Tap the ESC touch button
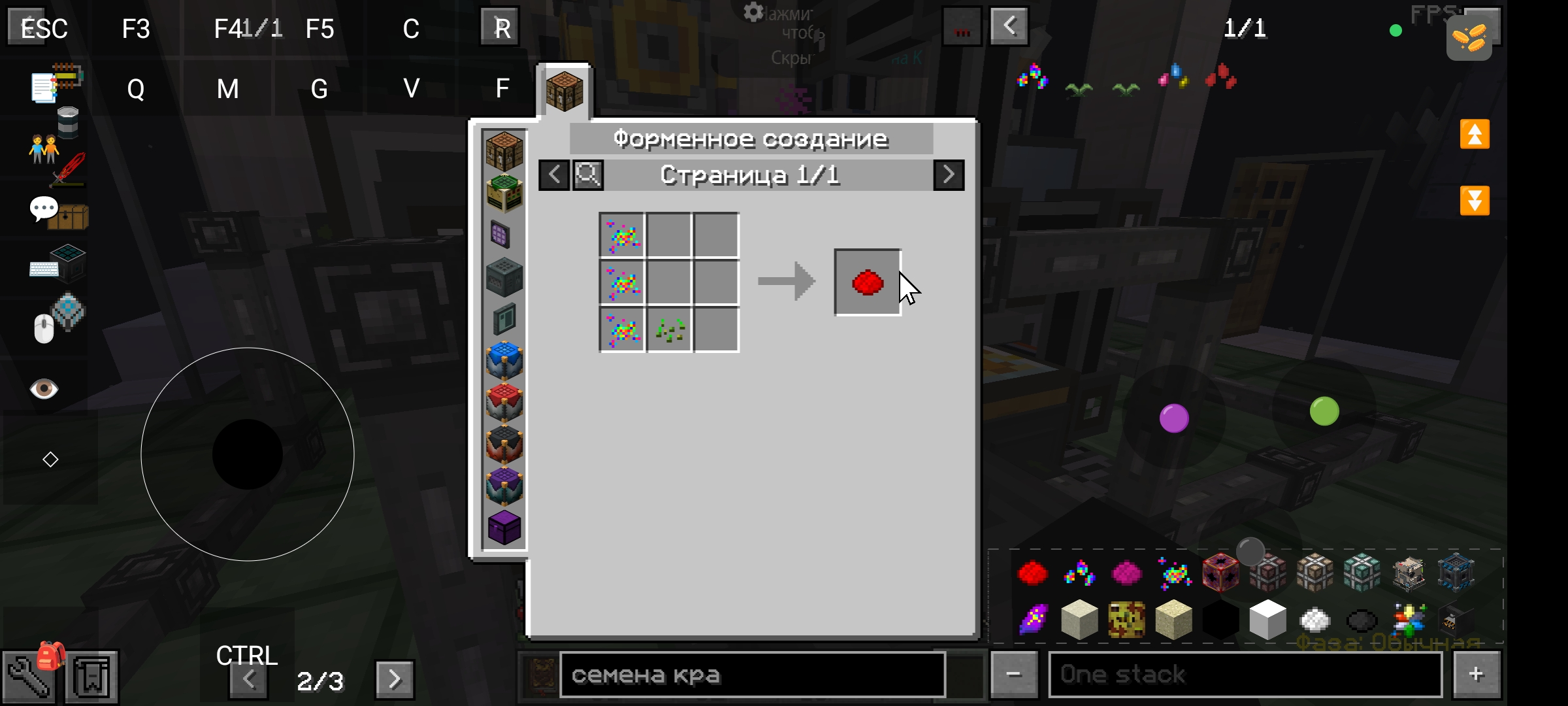 [43, 28]
